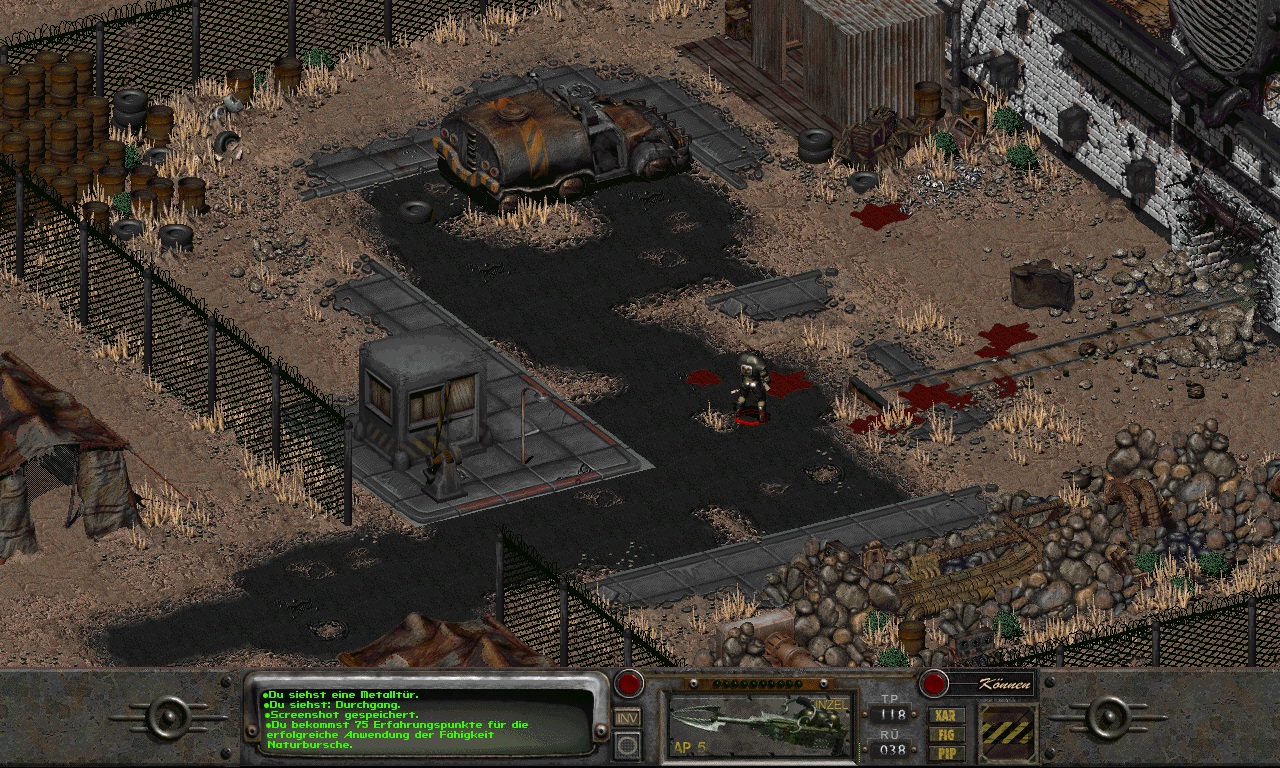This screenshot has width=1280, height=768.
Task: Switch active item with the red button
Action: pos(628,684)
